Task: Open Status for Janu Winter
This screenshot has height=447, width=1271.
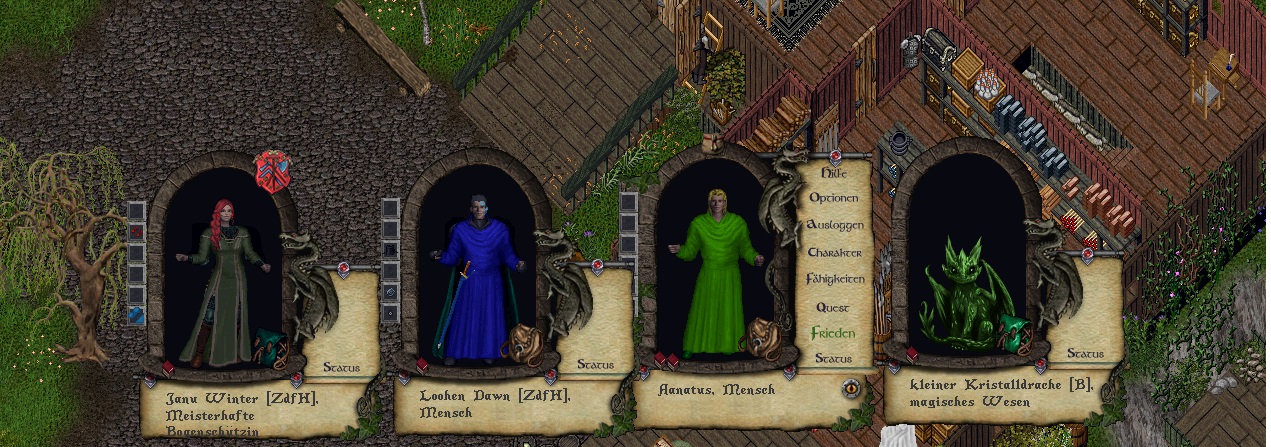Action: pyautogui.click(x=341, y=367)
